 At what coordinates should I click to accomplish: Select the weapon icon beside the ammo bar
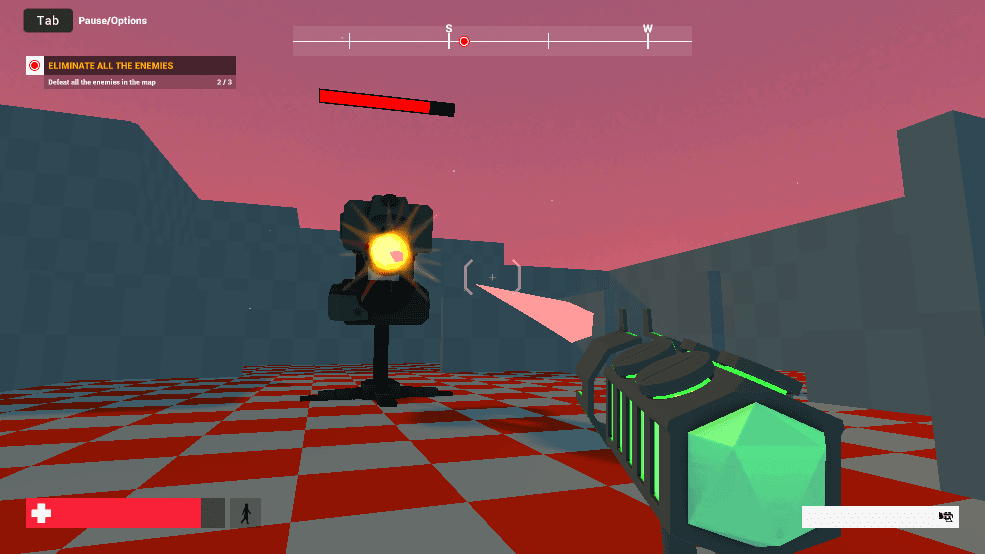(946, 516)
